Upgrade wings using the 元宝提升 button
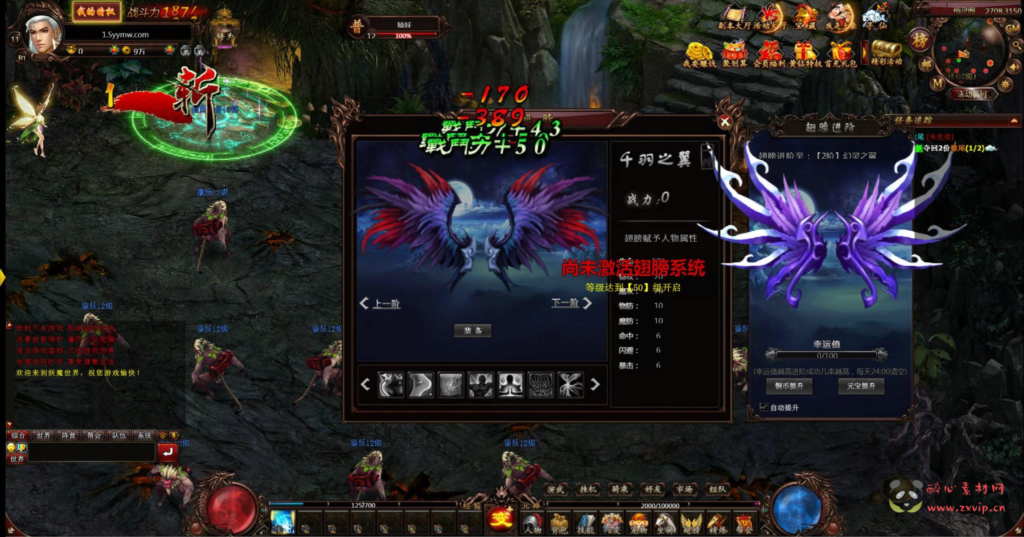1024x537 pixels. click(860, 386)
